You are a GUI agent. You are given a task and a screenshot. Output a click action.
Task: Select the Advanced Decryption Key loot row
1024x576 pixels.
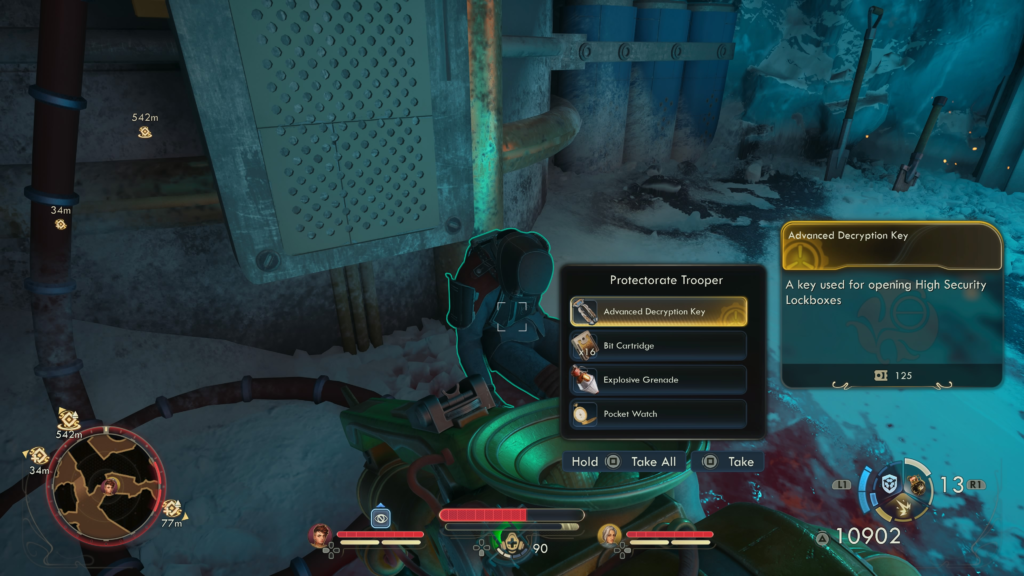coord(658,311)
